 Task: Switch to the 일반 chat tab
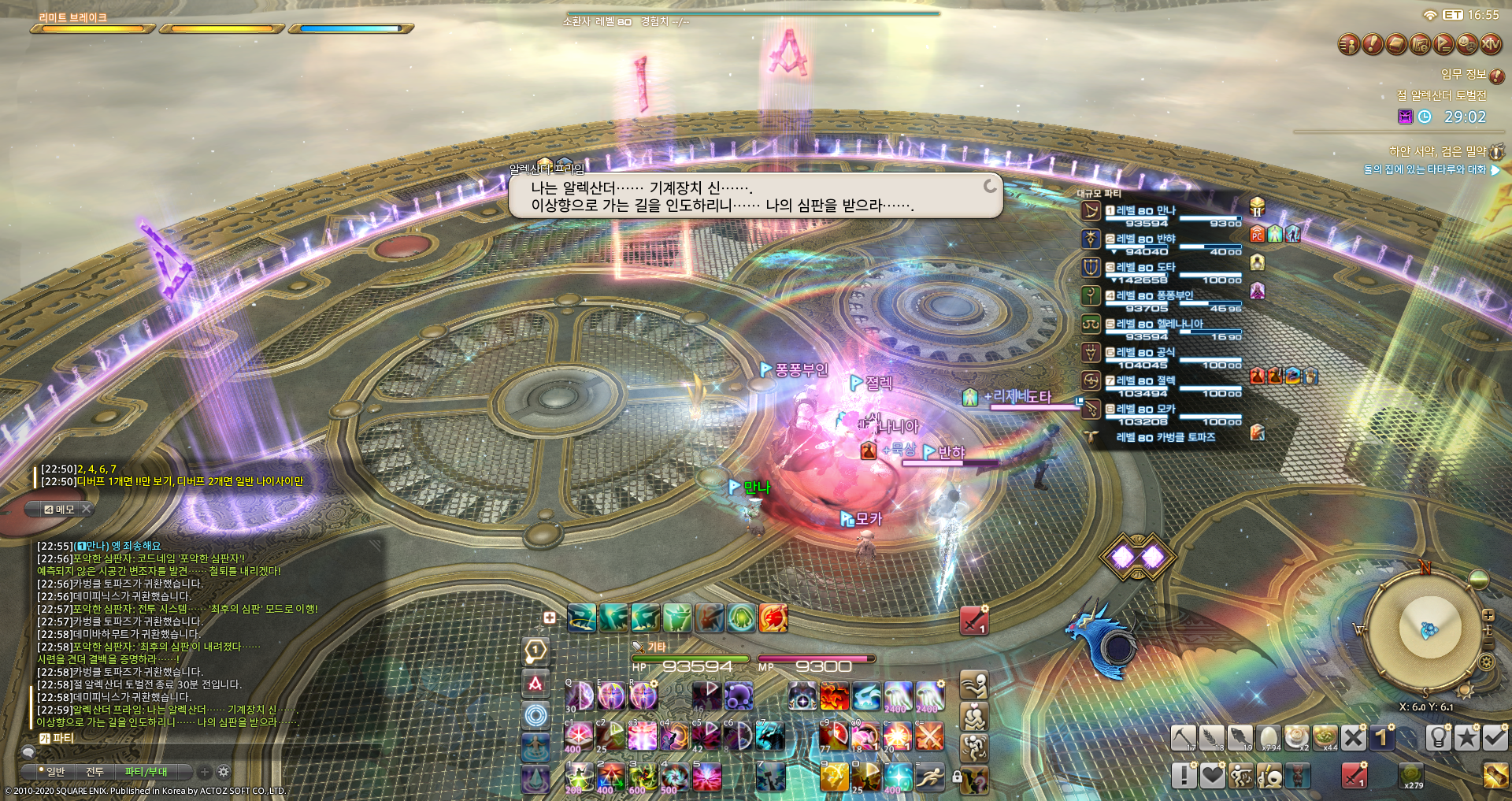click(x=55, y=772)
